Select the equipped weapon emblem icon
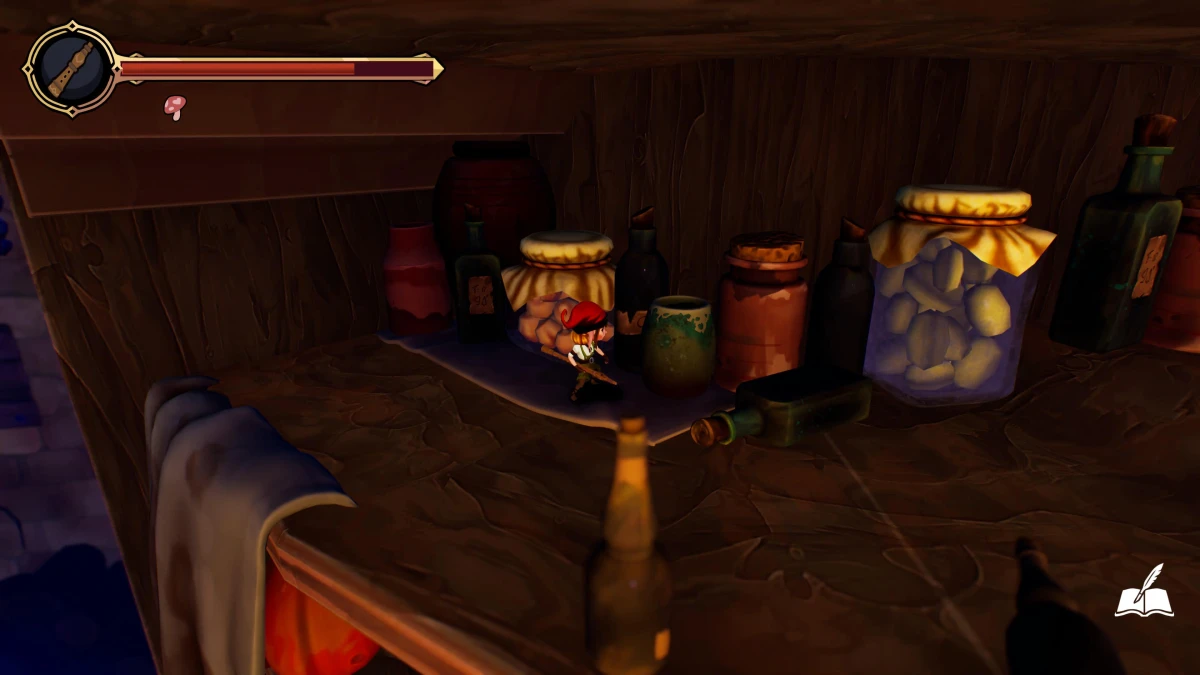Viewport: 1200px width, 675px height. pos(71,69)
